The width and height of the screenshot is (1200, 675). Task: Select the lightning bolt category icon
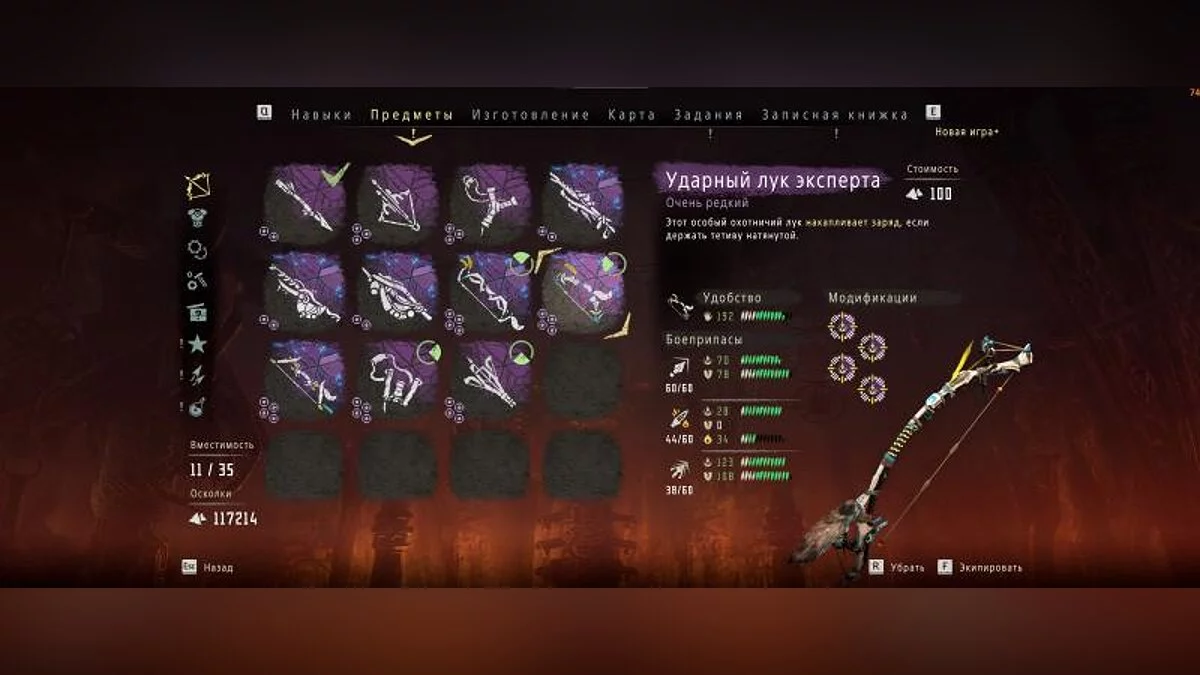pos(198,376)
